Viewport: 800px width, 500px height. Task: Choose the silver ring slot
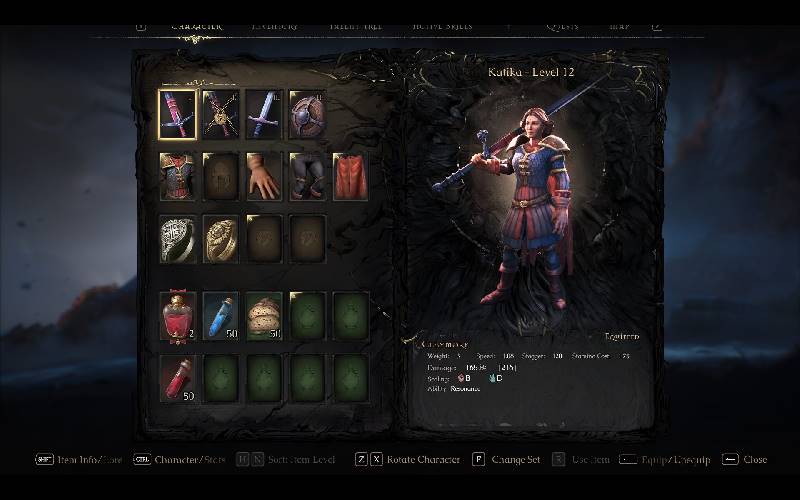[177, 239]
